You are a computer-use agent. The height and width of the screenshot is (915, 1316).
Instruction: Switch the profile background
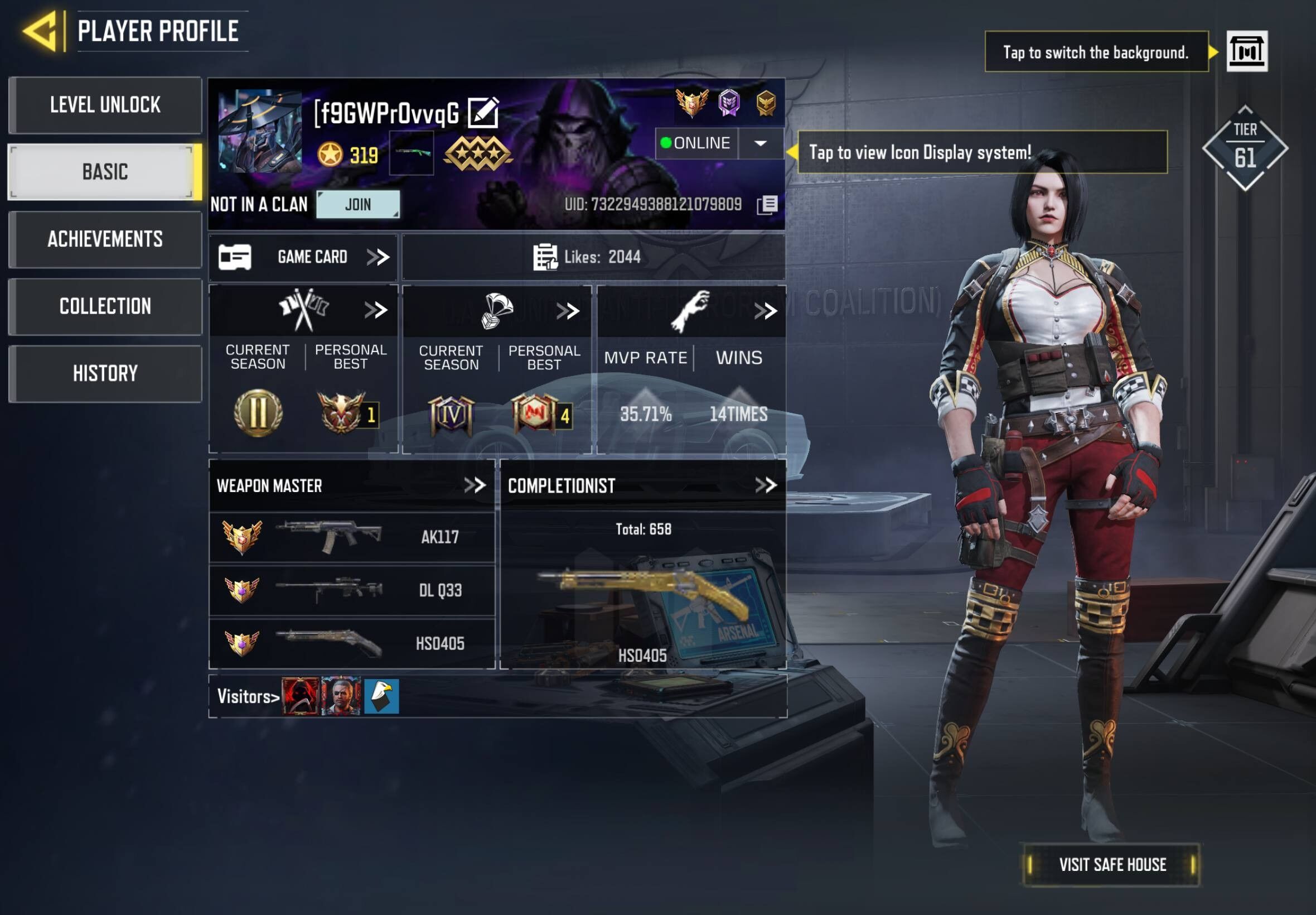click(1247, 51)
